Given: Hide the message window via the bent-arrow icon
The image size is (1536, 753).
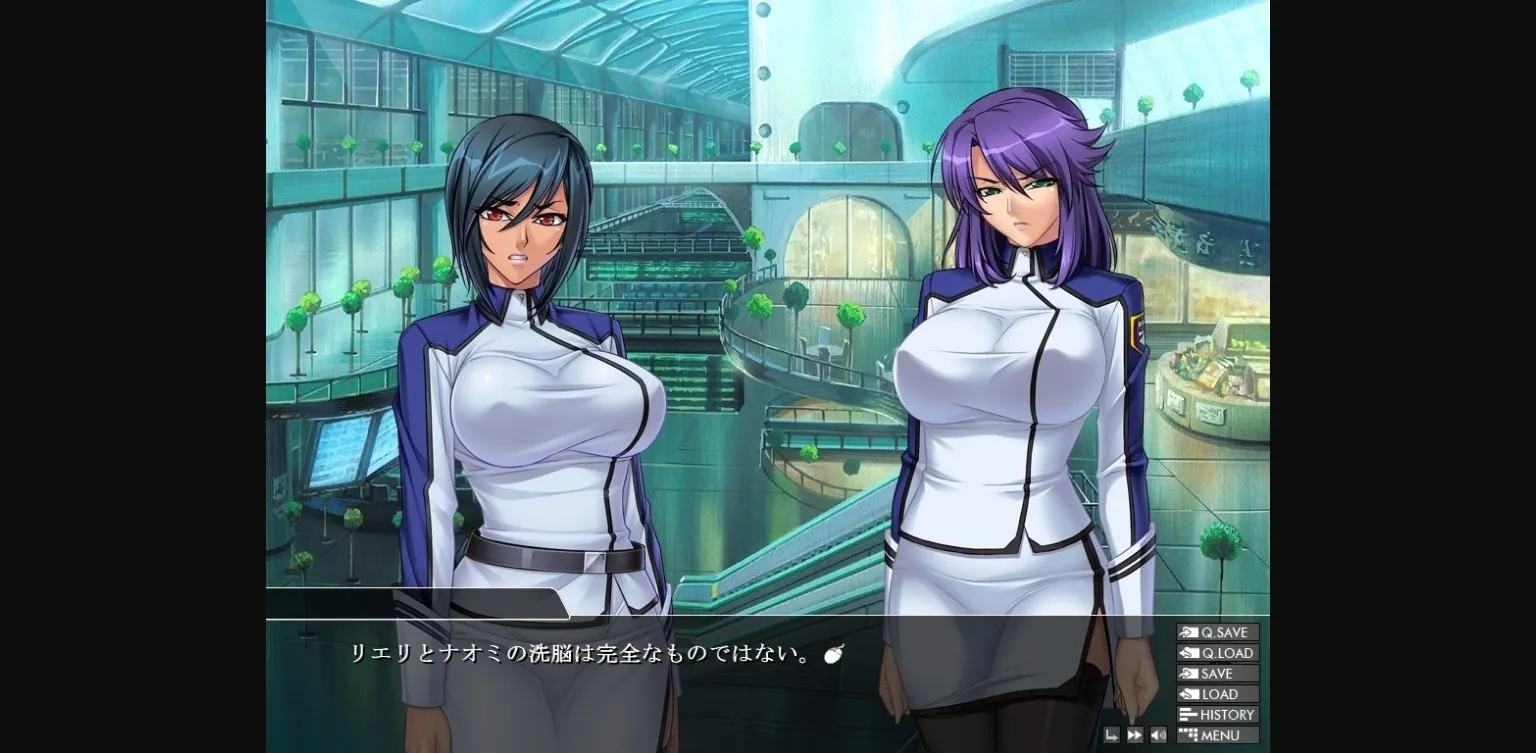Looking at the screenshot, I should point(1112,735).
